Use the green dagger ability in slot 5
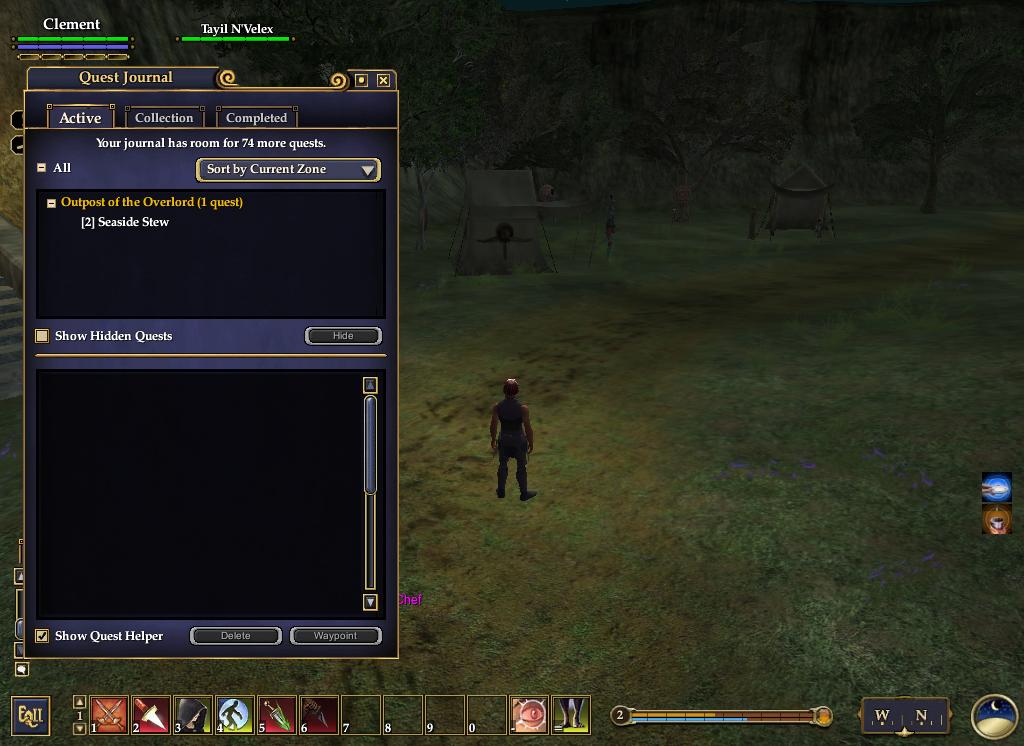The width and height of the screenshot is (1024, 746). coord(277,715)
